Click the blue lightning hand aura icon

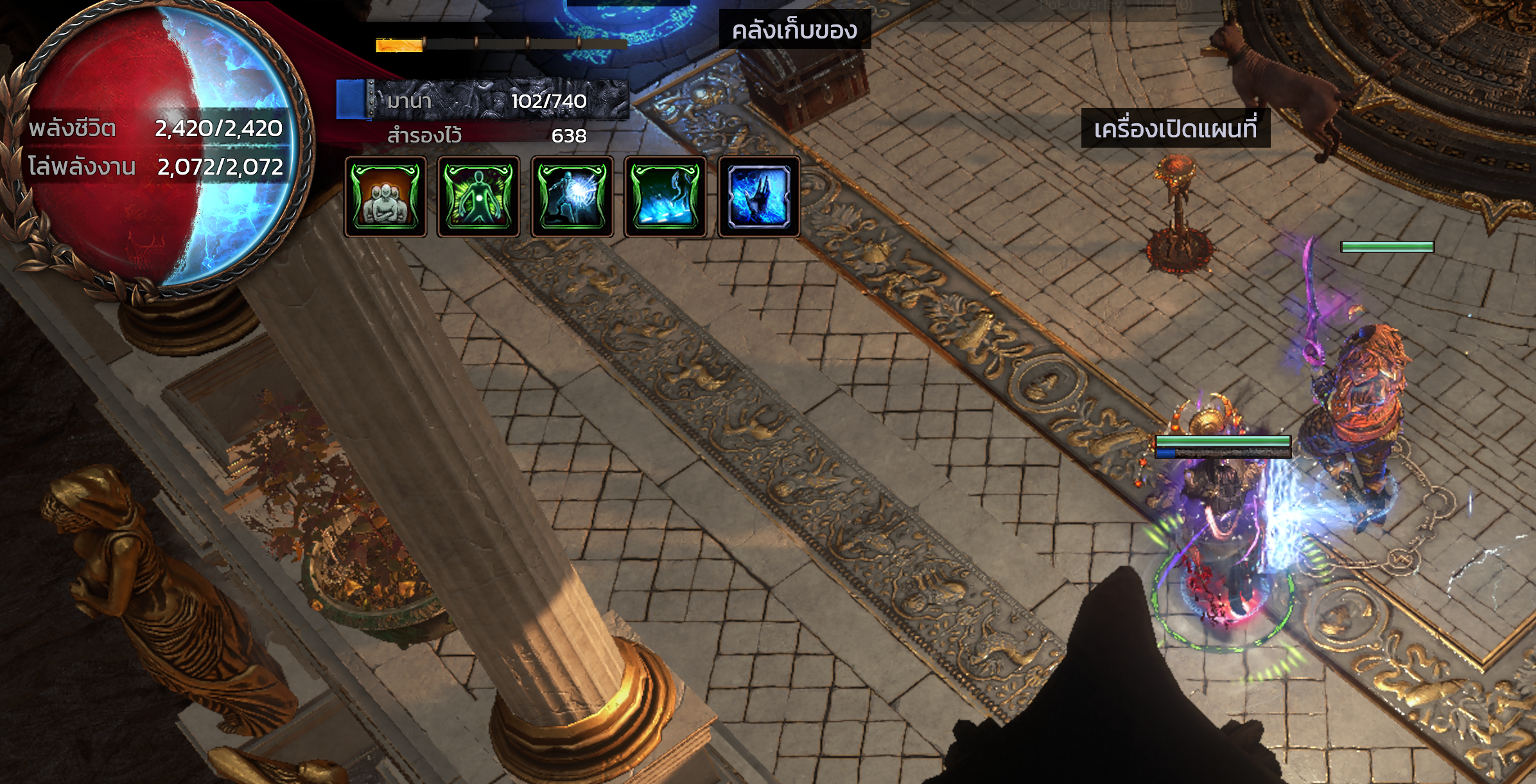click(x=758, y=196)
